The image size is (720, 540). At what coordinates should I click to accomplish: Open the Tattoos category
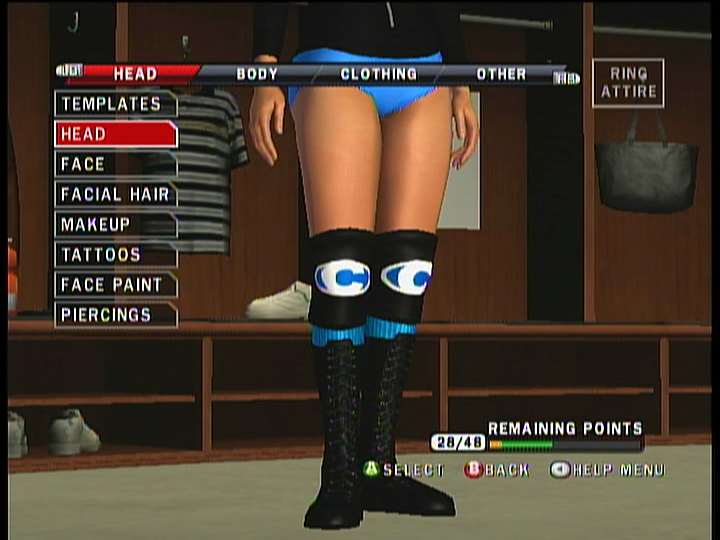114,254
